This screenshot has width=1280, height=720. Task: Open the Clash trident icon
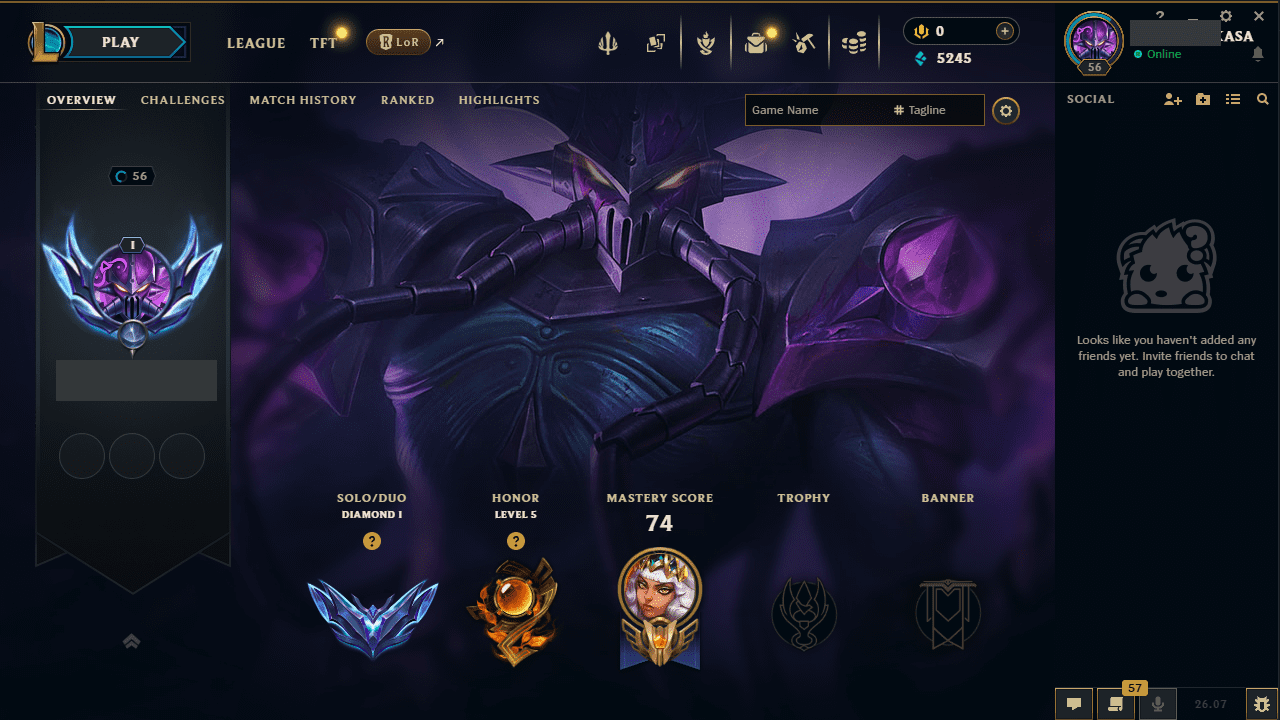click(608, 42)
